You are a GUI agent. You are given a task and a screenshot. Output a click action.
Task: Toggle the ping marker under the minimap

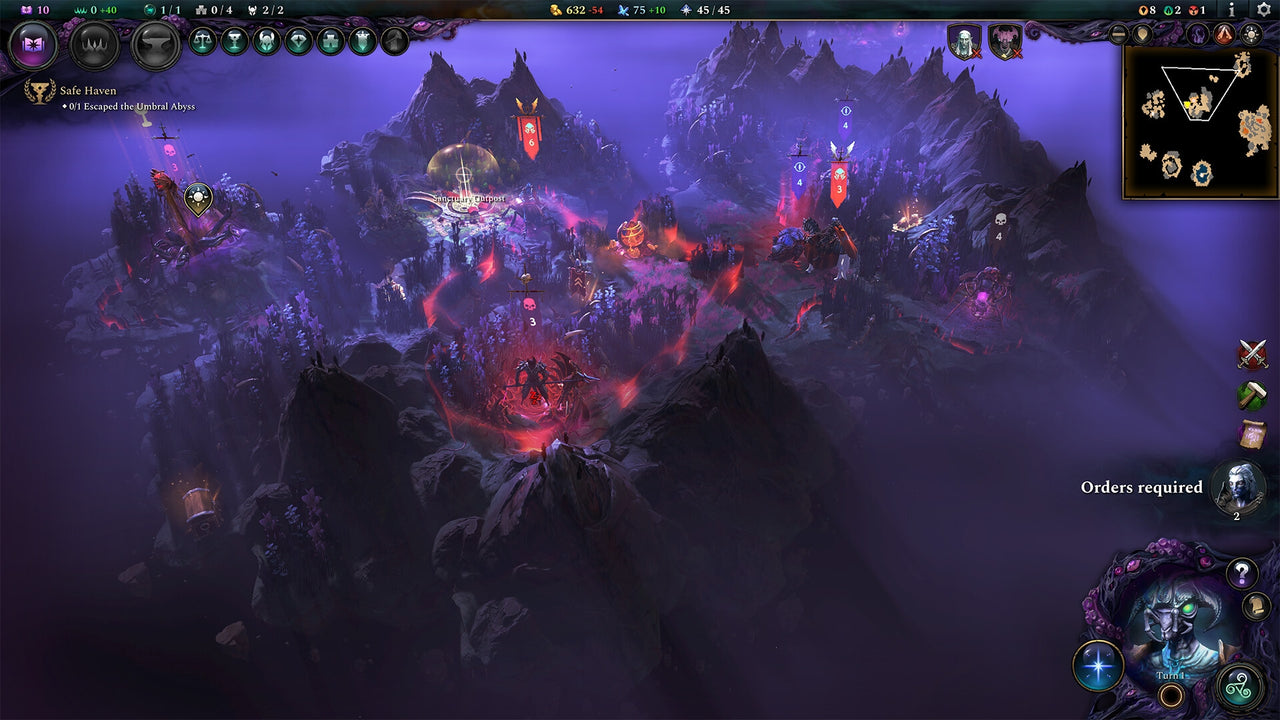tap(1142, 33)
